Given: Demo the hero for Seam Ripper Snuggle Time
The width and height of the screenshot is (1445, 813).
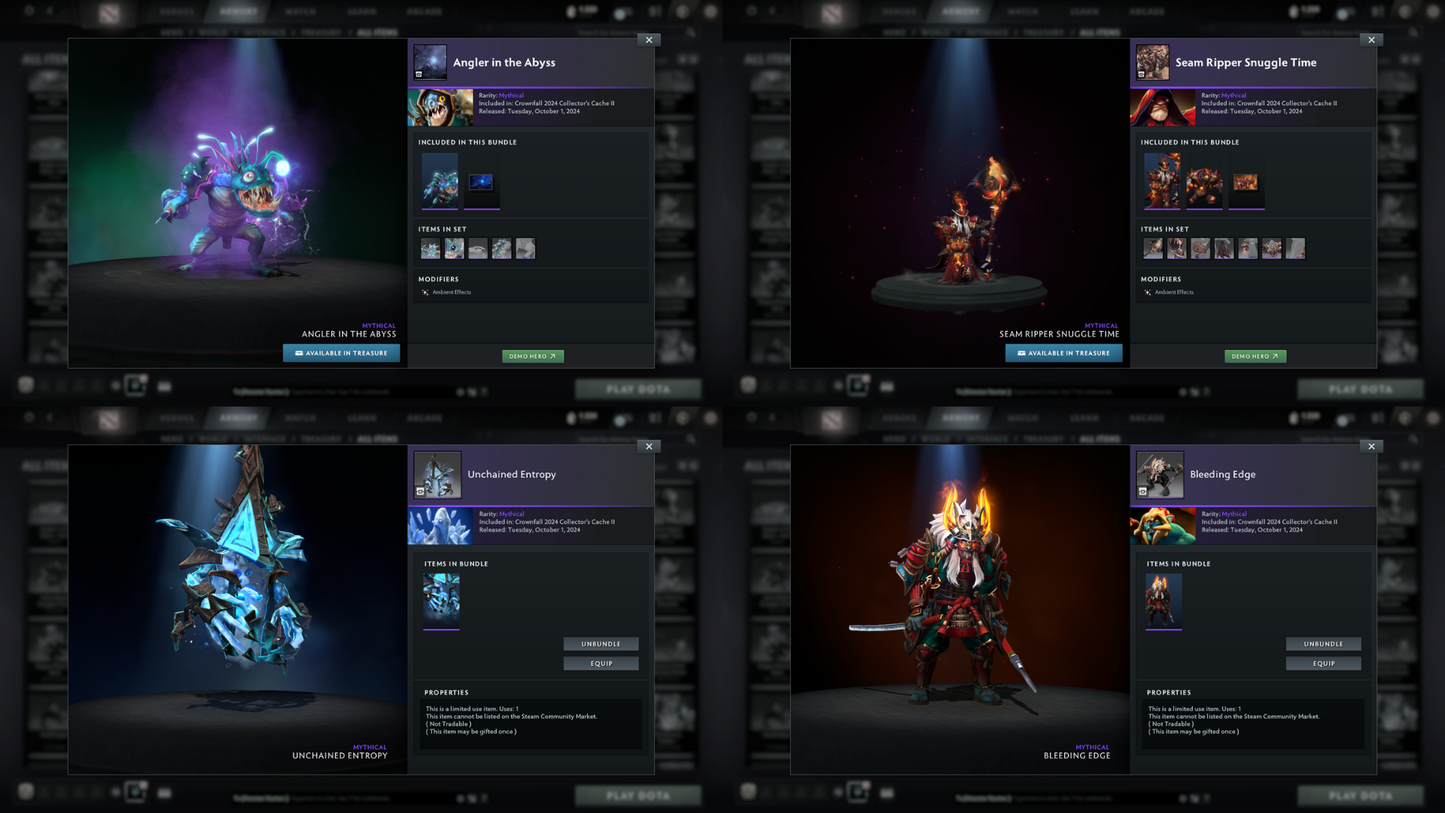Looking at the screenshot, I should [x=1255, y=356].
